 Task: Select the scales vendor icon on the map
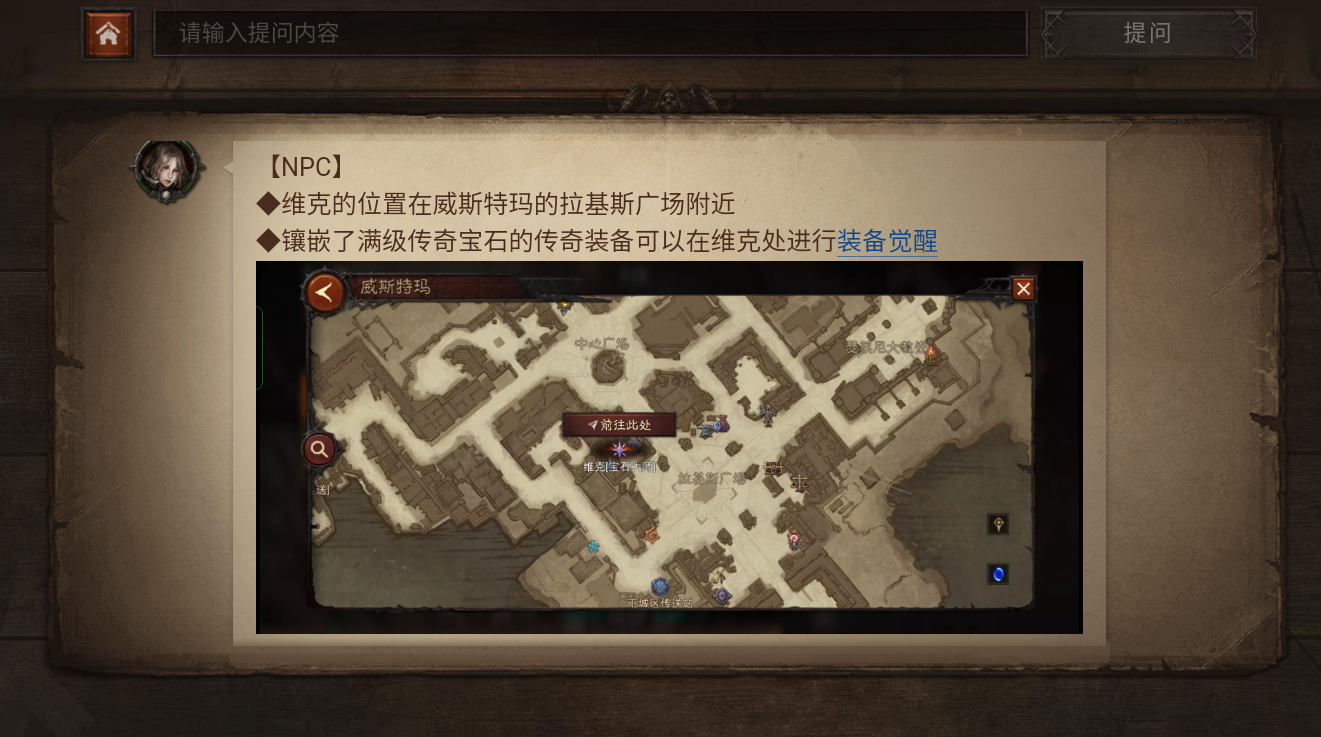click(799, 483)
